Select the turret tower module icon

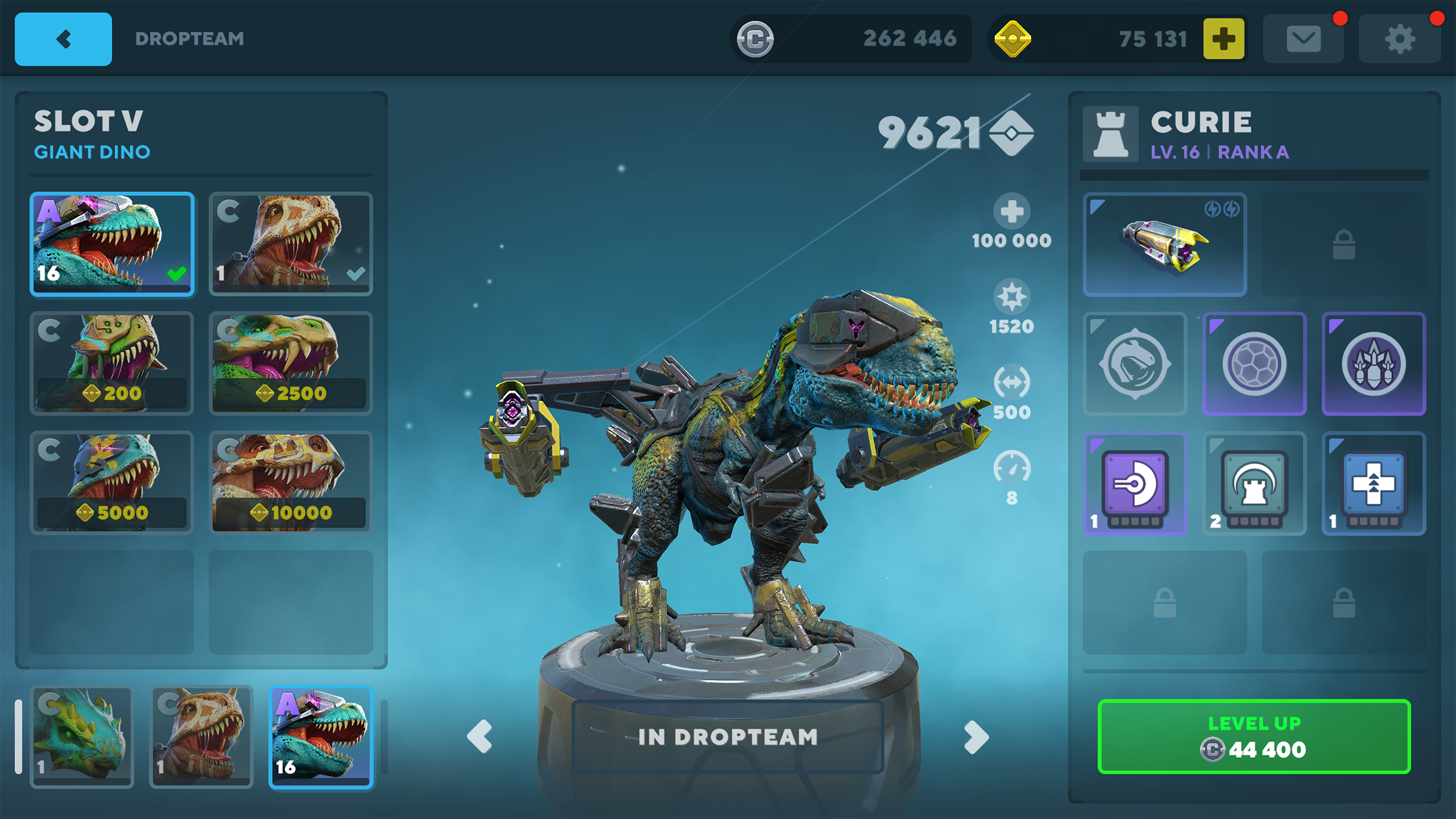[x=1254, y=484]
